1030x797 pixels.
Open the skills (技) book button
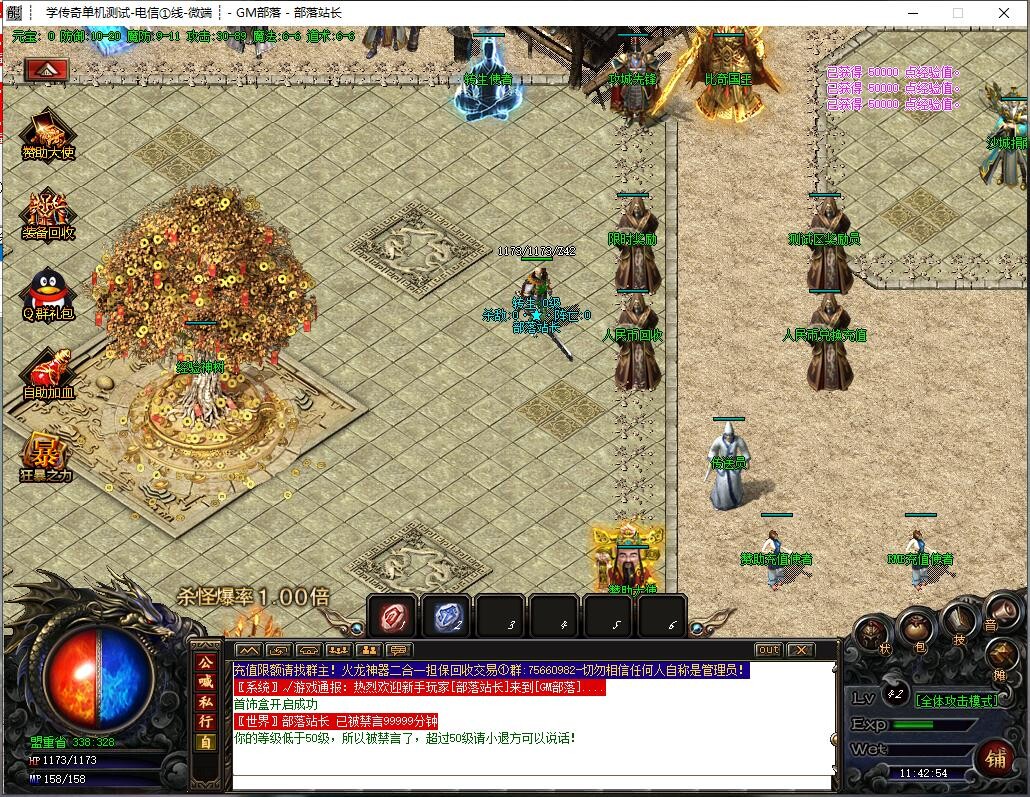click(960, 622)
